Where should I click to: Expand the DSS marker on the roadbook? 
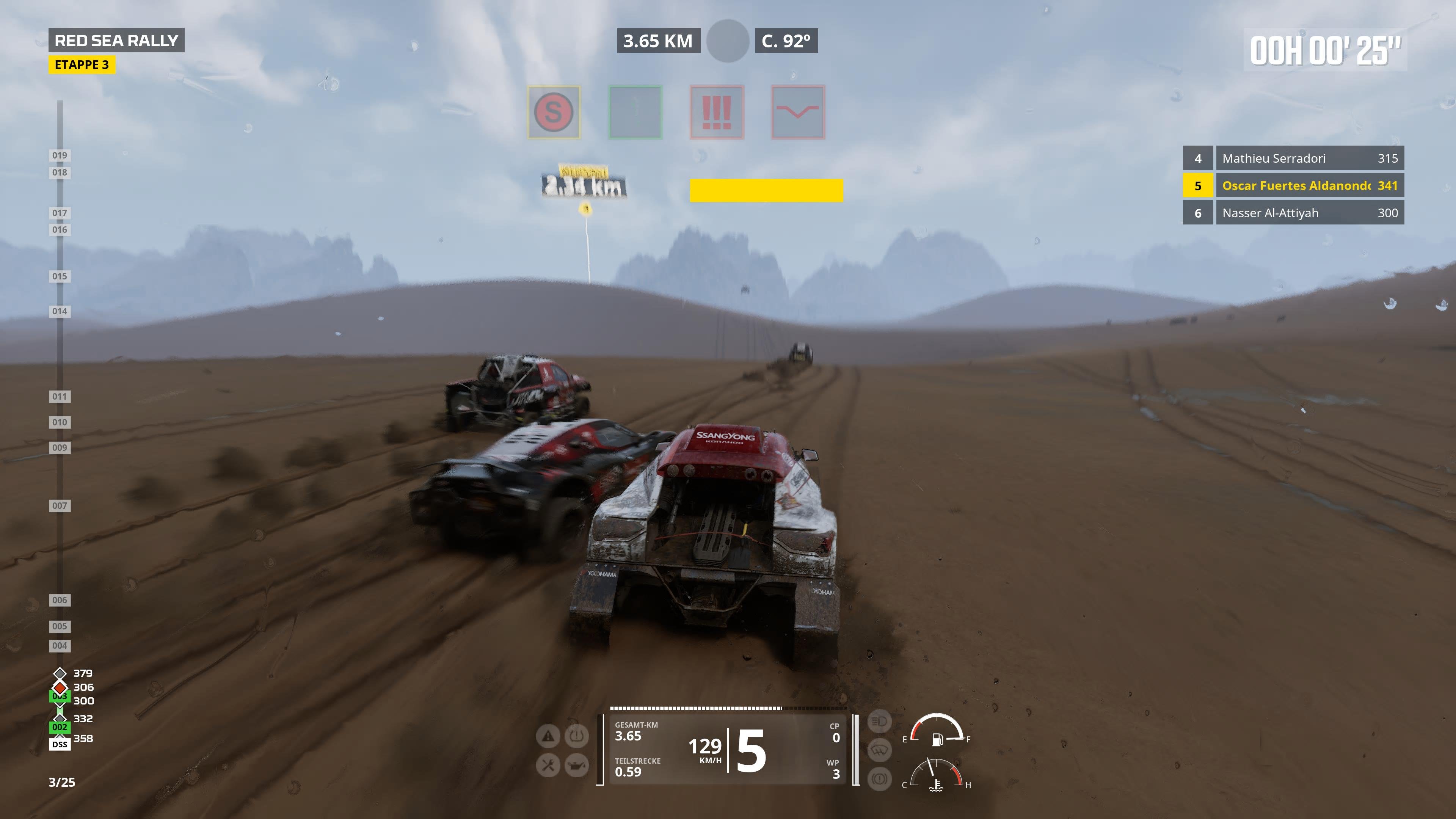point(60,744)
